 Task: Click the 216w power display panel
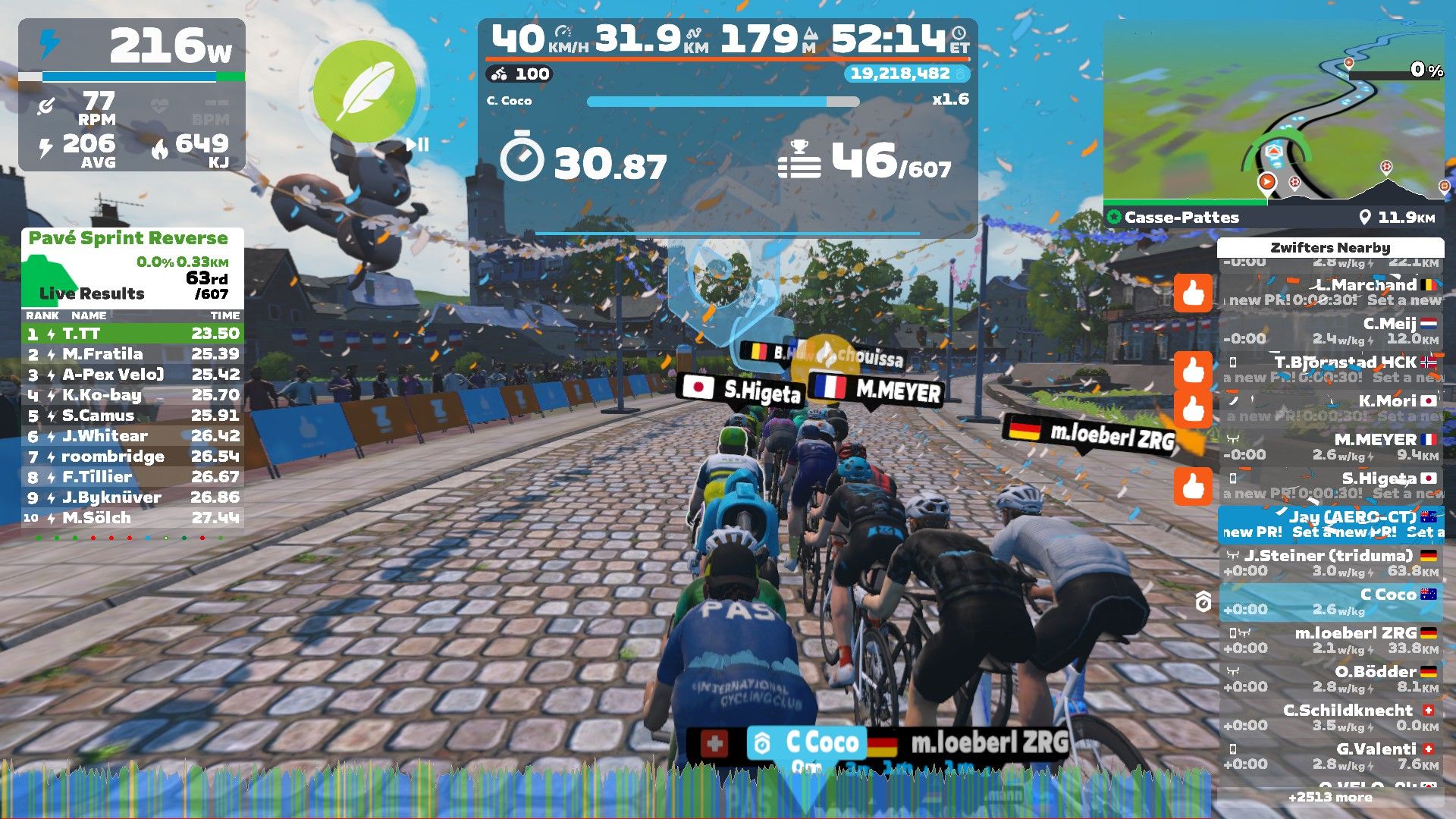[x=132, y=95]
